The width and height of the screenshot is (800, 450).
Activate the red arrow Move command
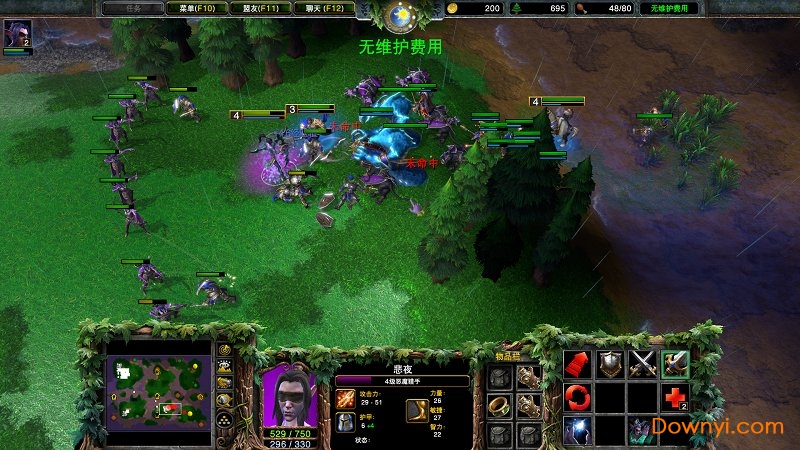click(x=575, y=365)
